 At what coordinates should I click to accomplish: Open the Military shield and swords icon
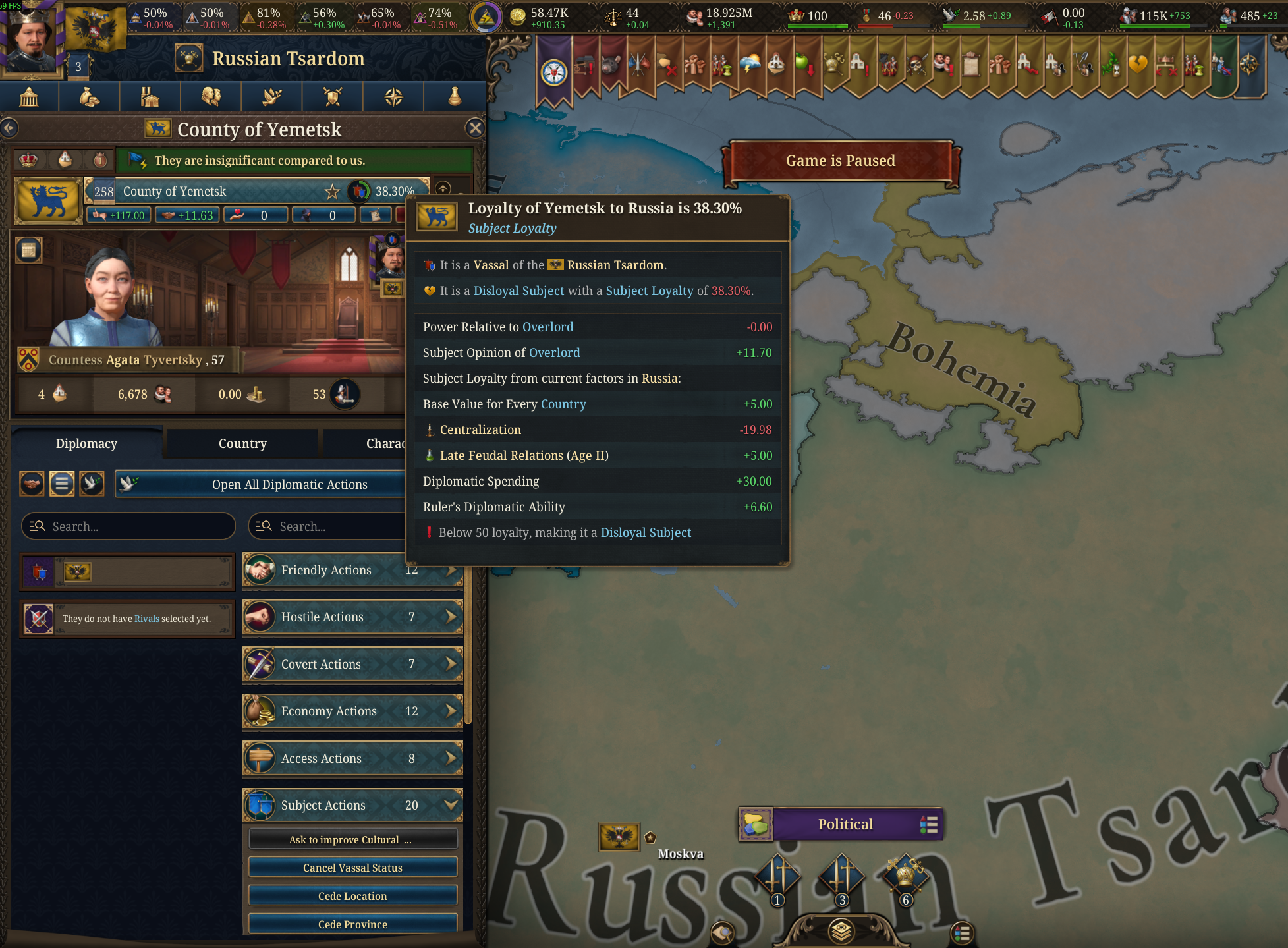(x=332, y=96)
